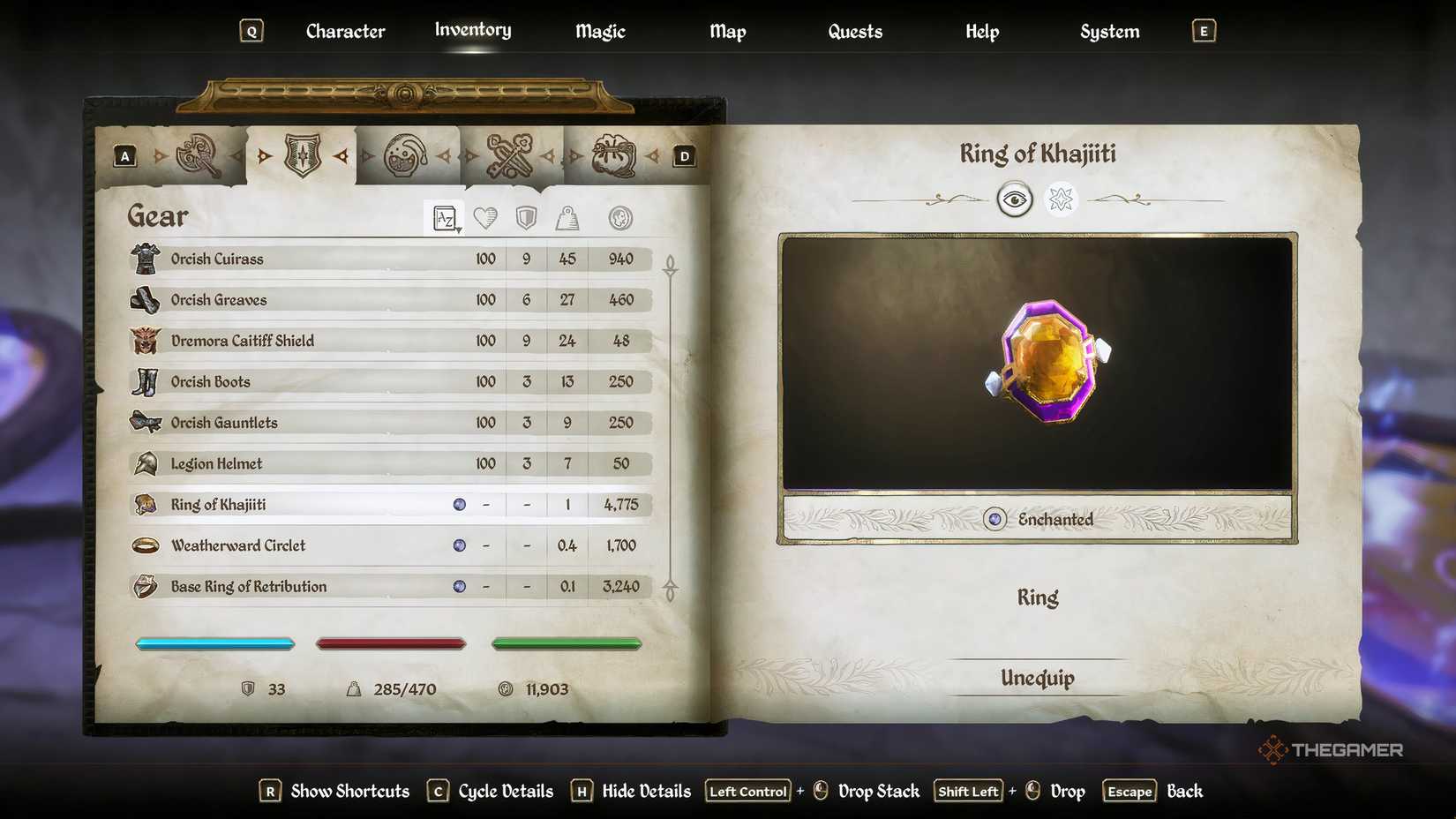Sort inventory by the weight icon

pyautogui.click(x=567, y=218)
